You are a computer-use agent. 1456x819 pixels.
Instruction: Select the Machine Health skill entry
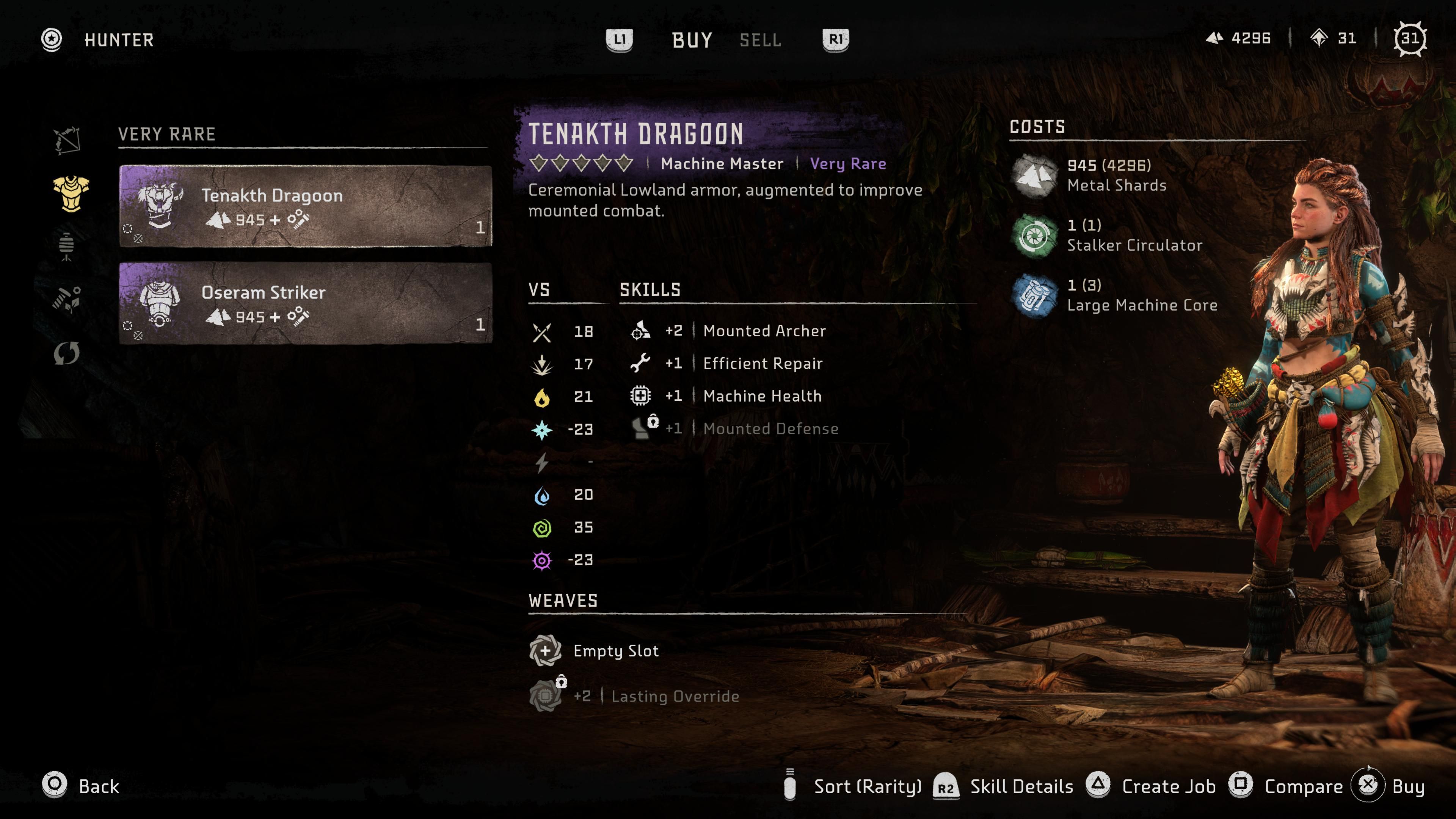761,396
